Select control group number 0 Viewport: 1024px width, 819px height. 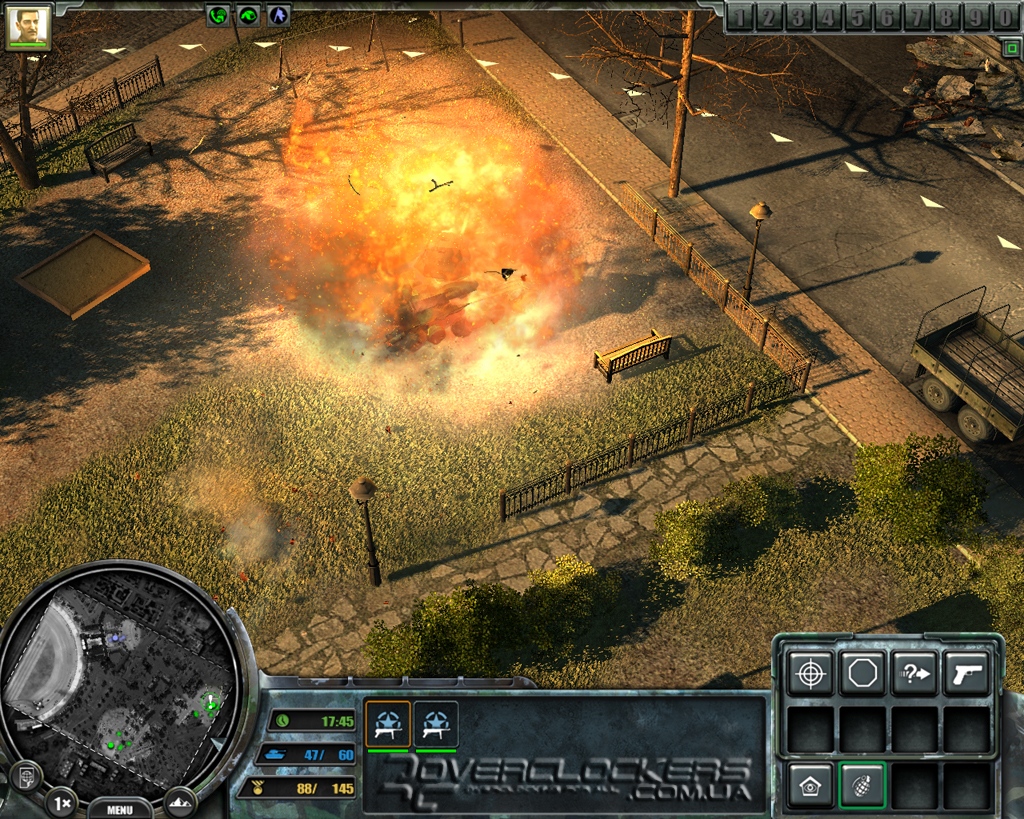(x=1005, y=17)
